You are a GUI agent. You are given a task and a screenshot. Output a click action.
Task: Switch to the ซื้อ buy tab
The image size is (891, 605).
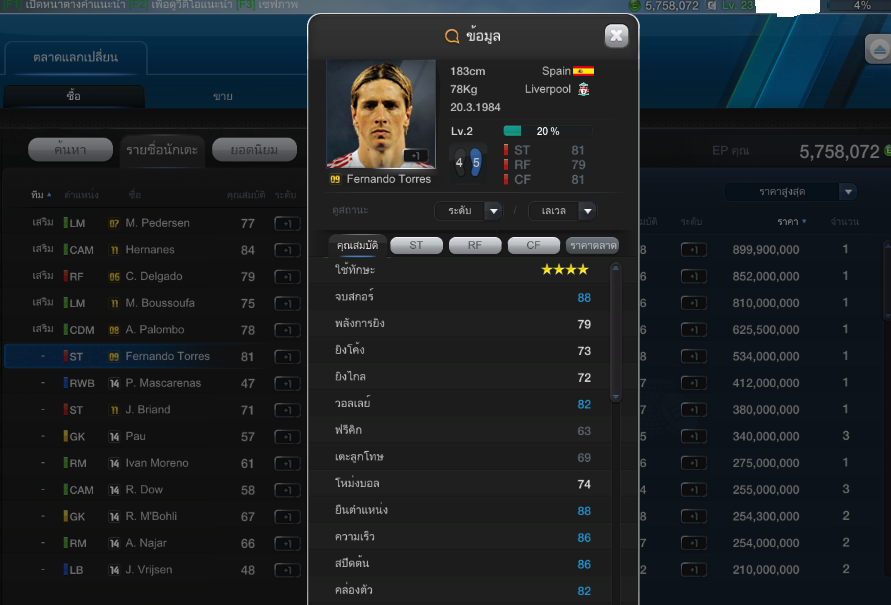(x=74, y=96)
